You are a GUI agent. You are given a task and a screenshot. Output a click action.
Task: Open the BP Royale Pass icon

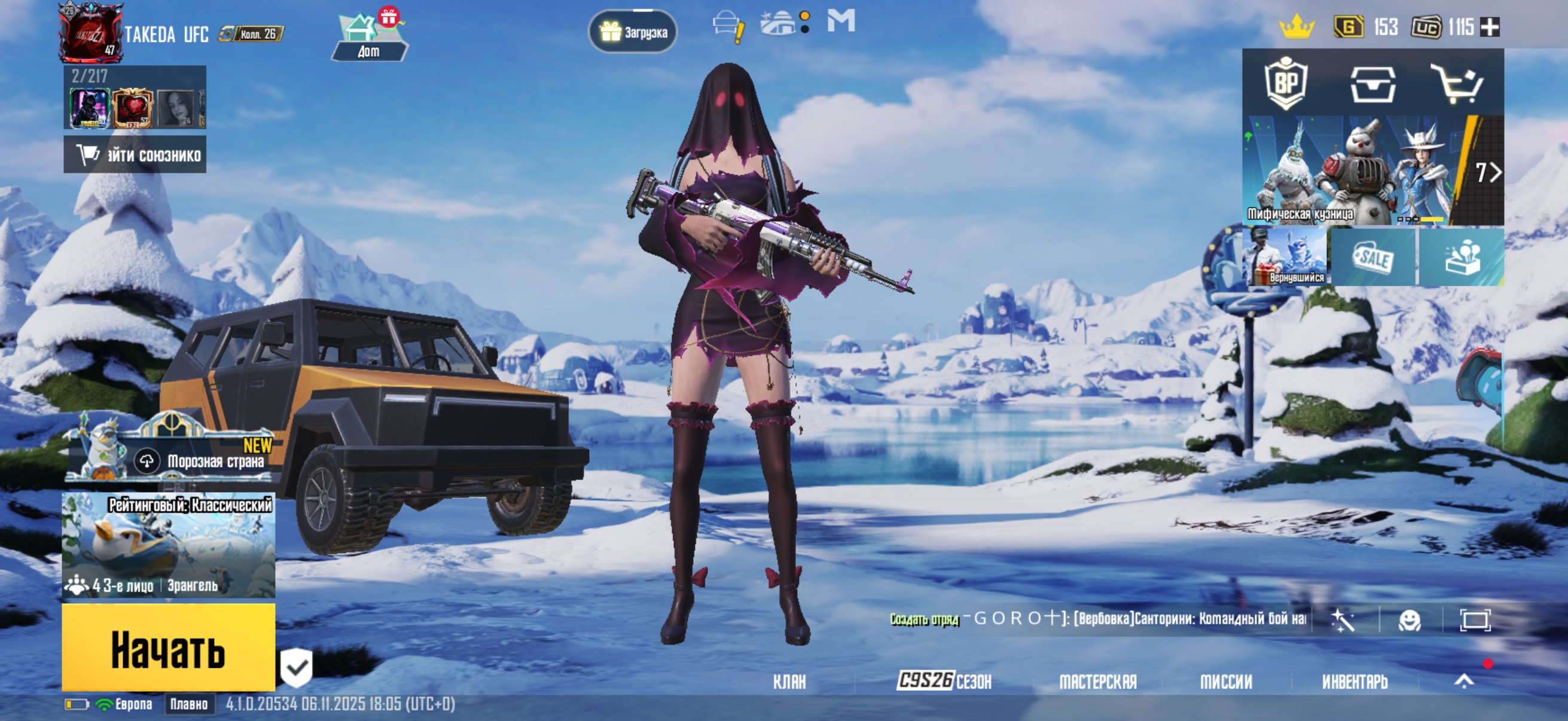pos(1286,83)
